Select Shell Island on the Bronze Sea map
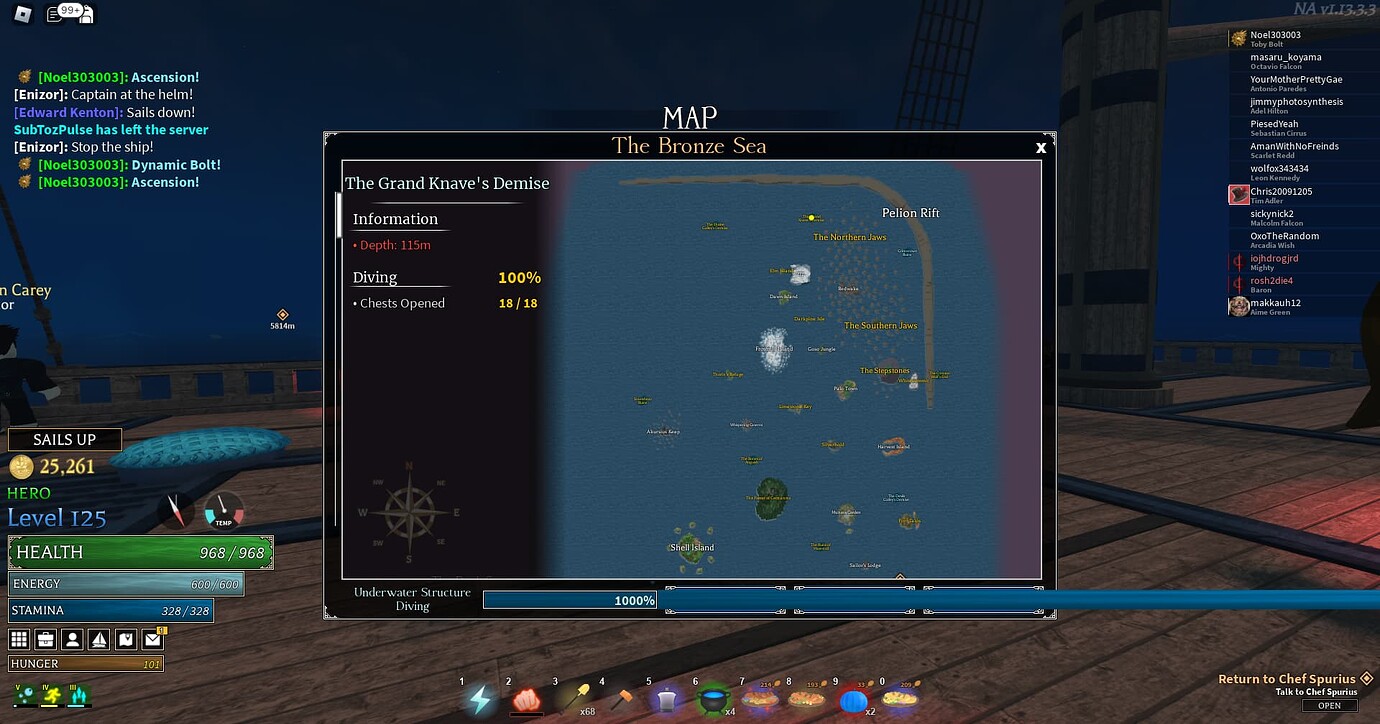Screen dimensions: 1380x724 pyautogui.click(x=691, y=546)
